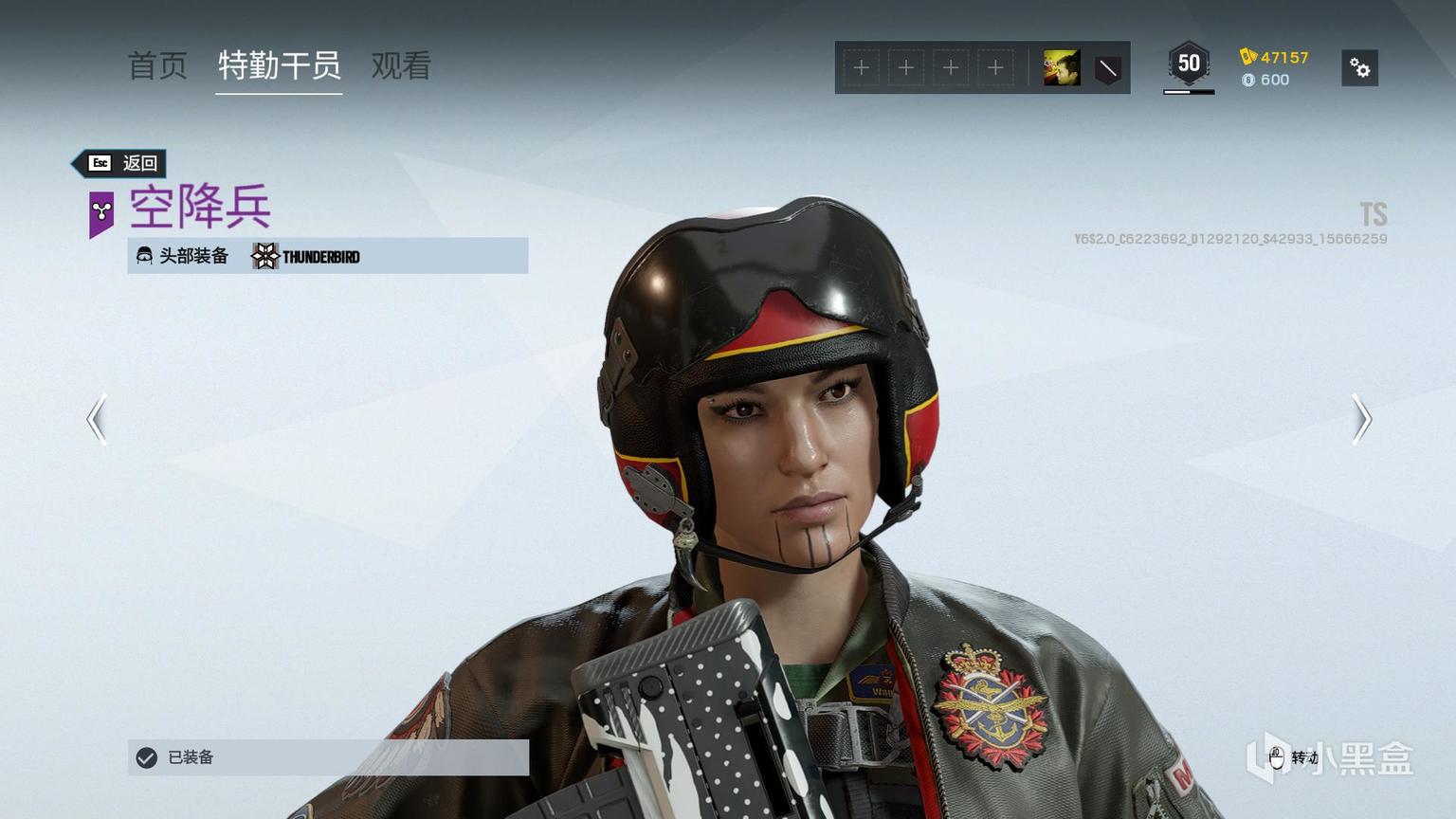Viewport: 1456px width, 819px height.
Task: Click the 47157 renown currency counter
Action: [1275, 57]
